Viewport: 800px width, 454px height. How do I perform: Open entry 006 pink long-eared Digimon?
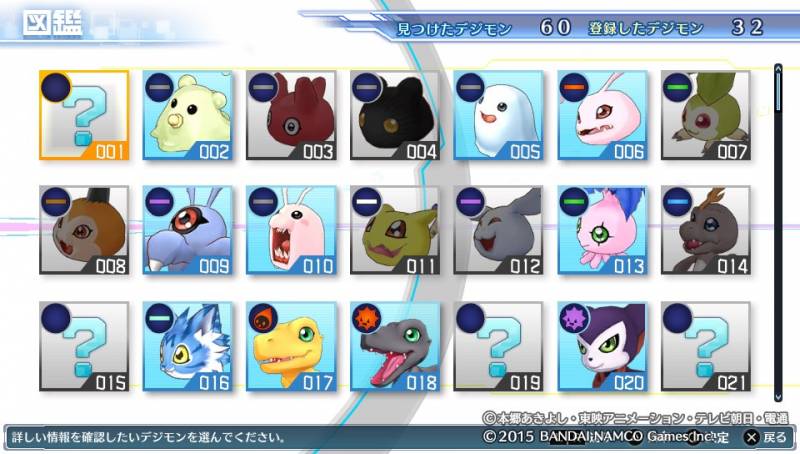point(602,116)
